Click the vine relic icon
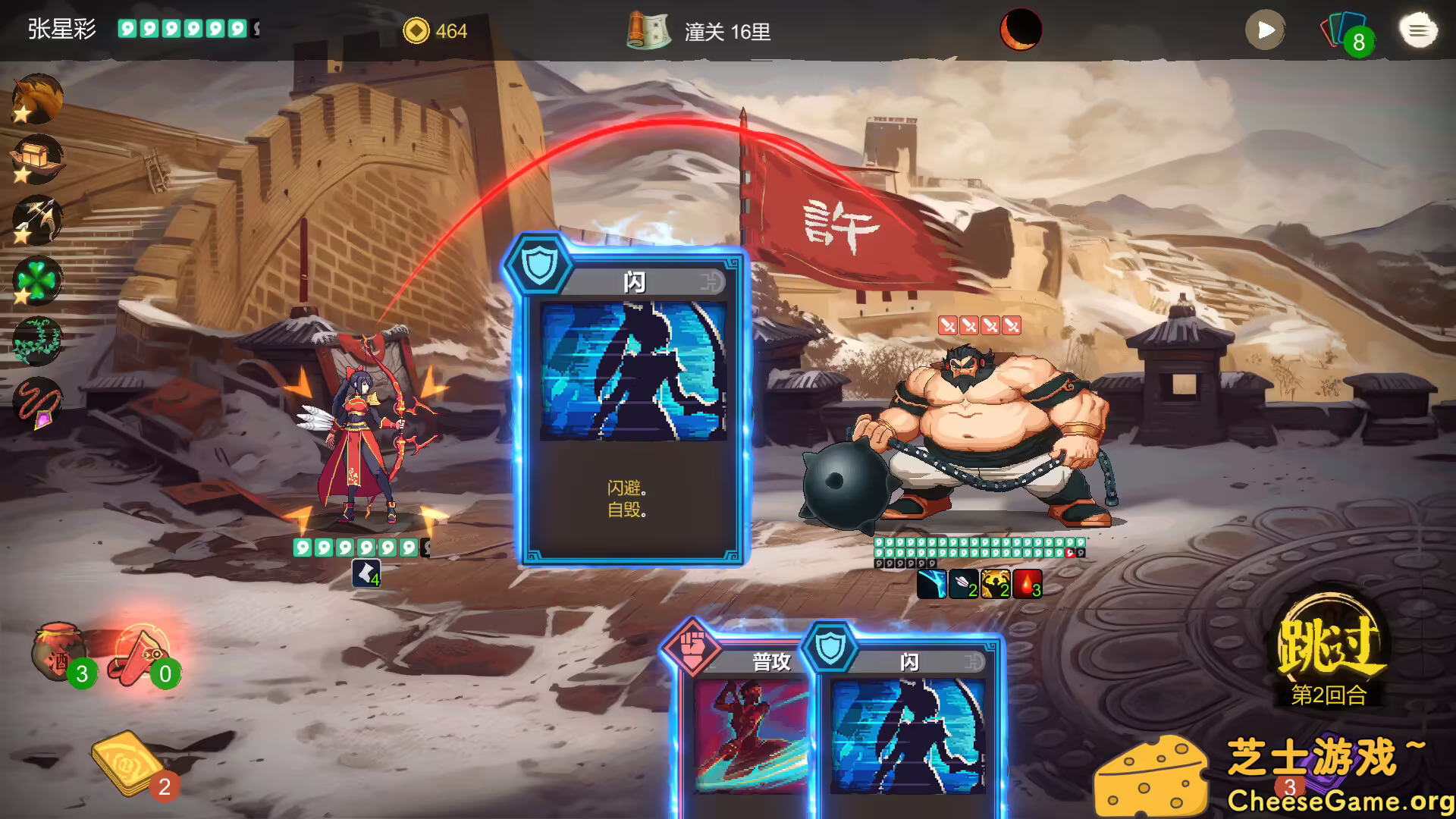 36,341
